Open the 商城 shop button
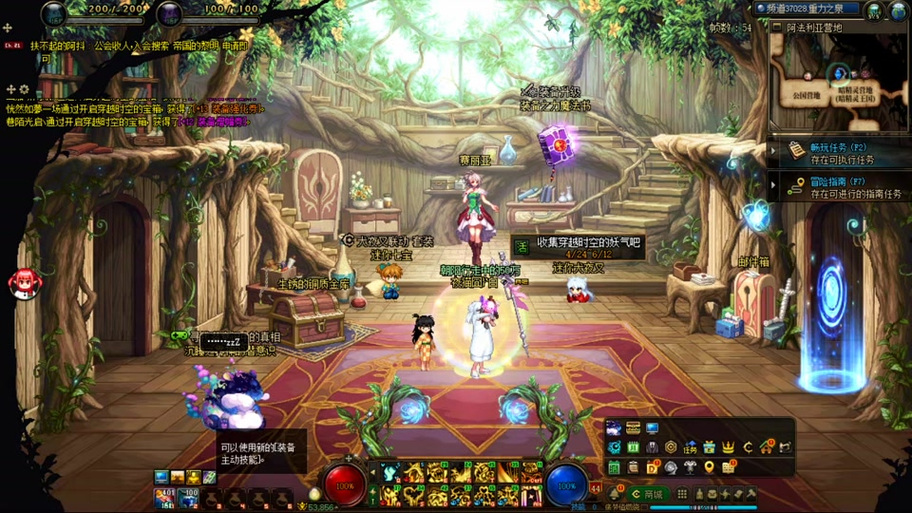The image size is (912, 513). click(x=649, y=494)
